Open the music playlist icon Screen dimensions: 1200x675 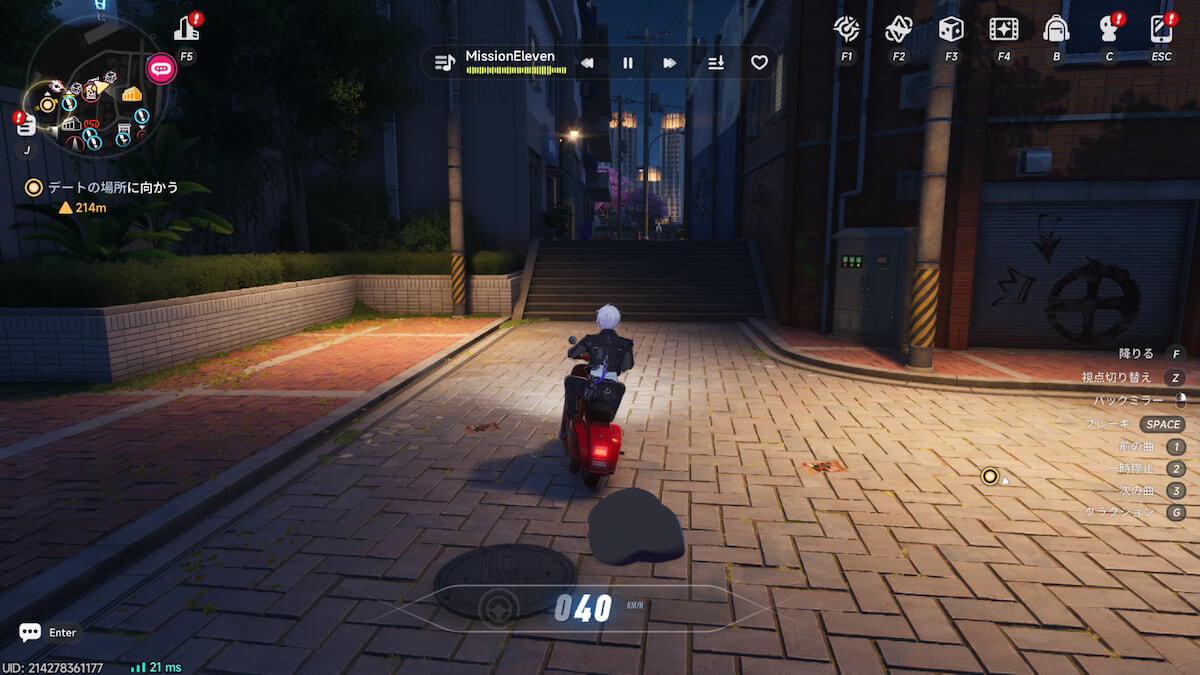point(444,63)
